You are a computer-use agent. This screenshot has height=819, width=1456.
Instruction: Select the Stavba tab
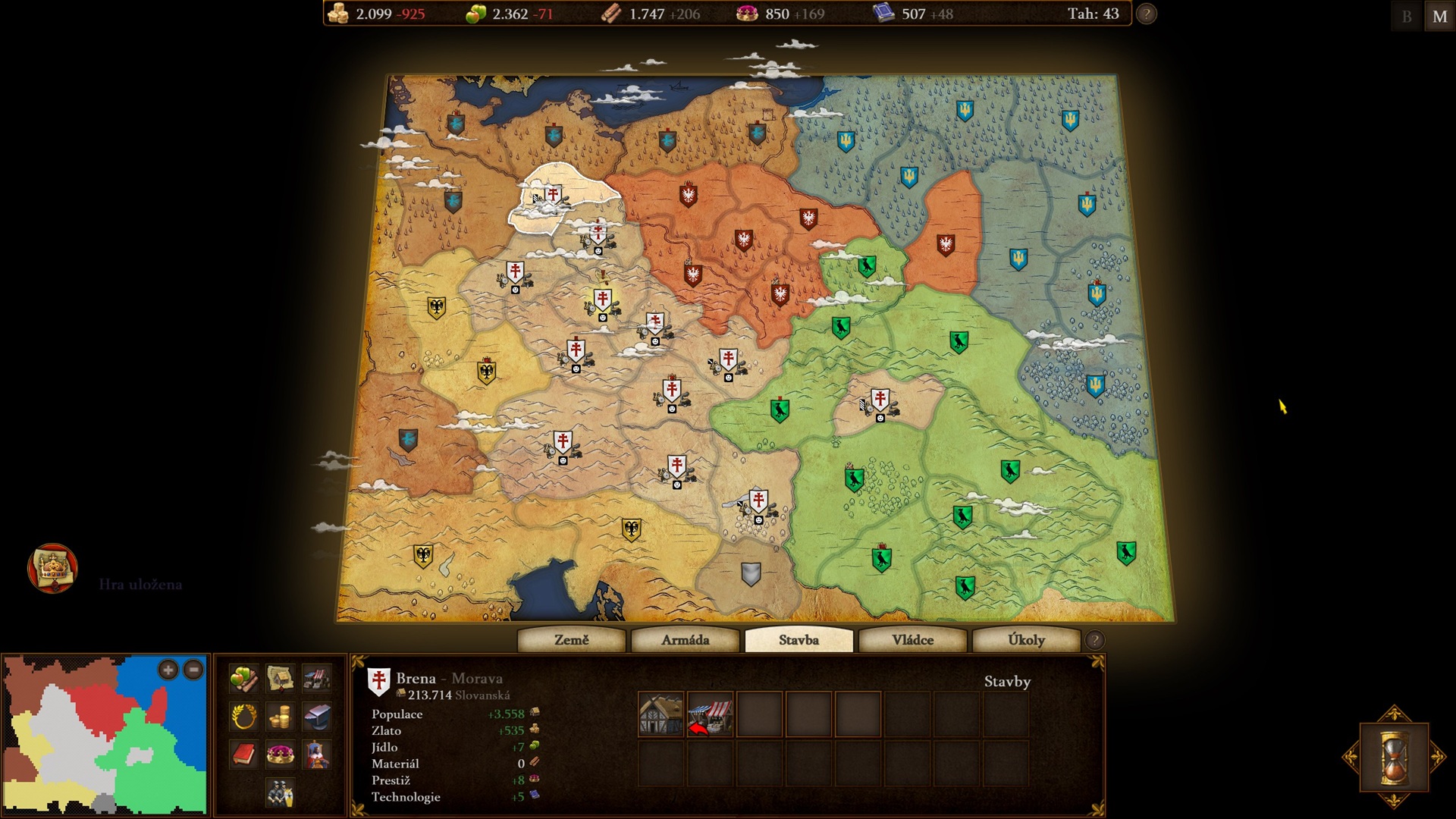[x=799, y=640]
